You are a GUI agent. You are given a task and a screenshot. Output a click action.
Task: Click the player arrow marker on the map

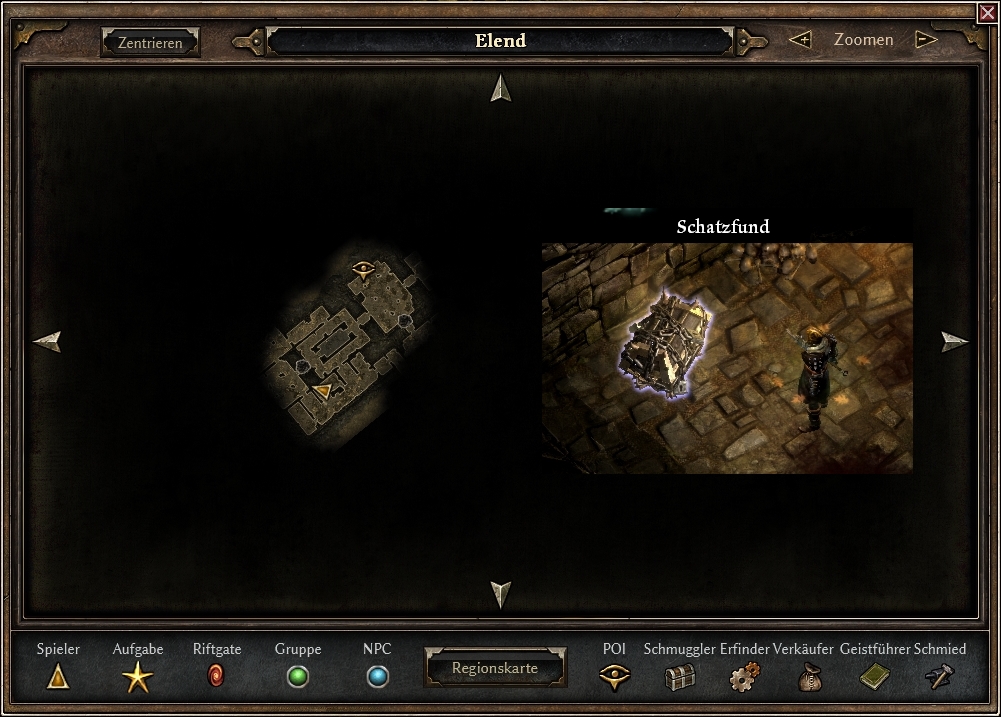(322, 390)
